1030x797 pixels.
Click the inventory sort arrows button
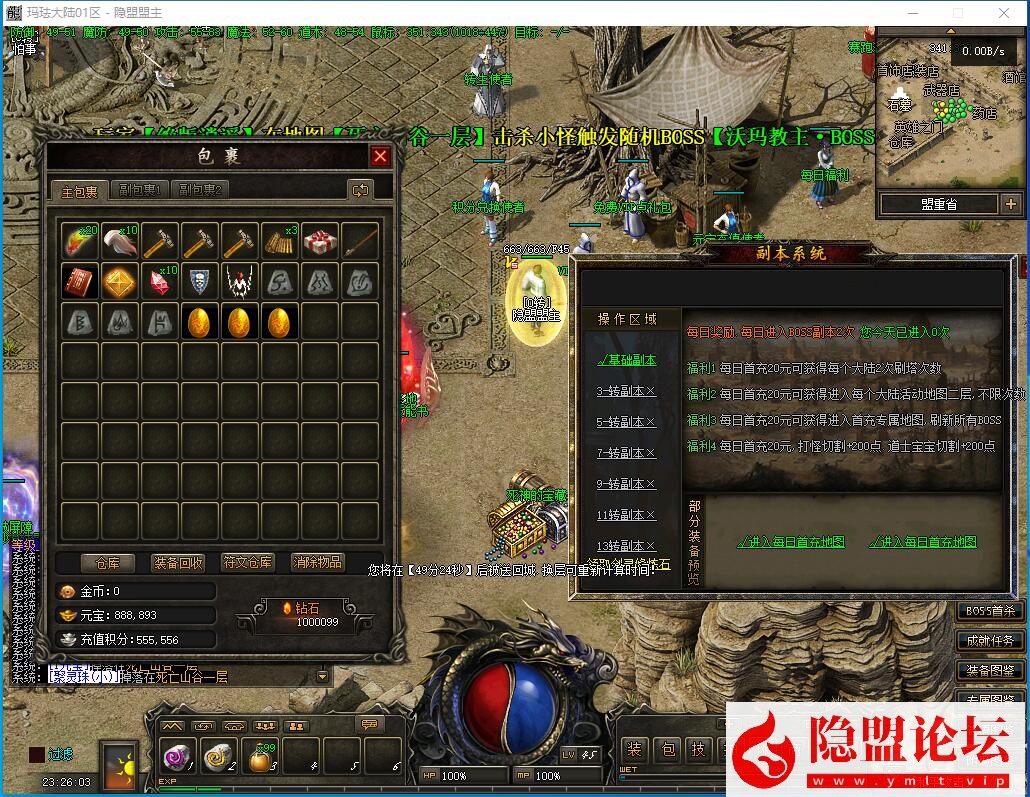[359, 190]
